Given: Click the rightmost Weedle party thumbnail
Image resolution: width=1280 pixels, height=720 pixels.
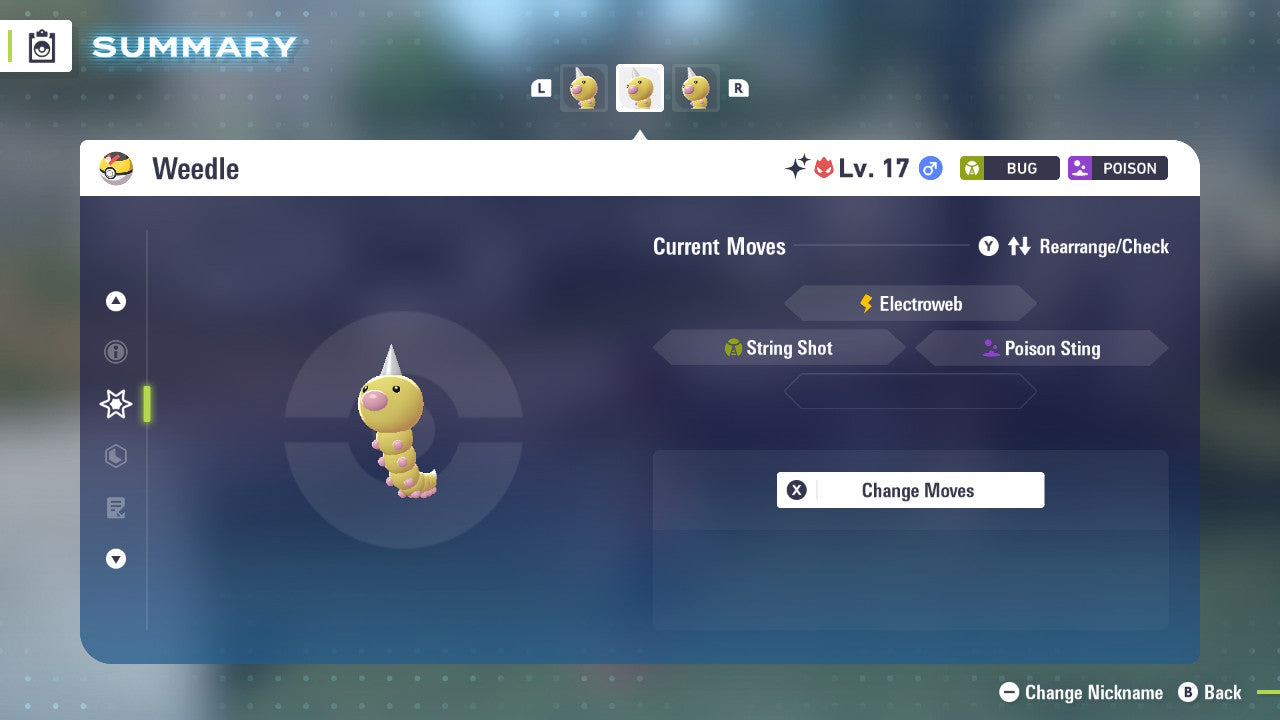Looking at the screenshot, I should pyautogui.click(x=696, y=87).
